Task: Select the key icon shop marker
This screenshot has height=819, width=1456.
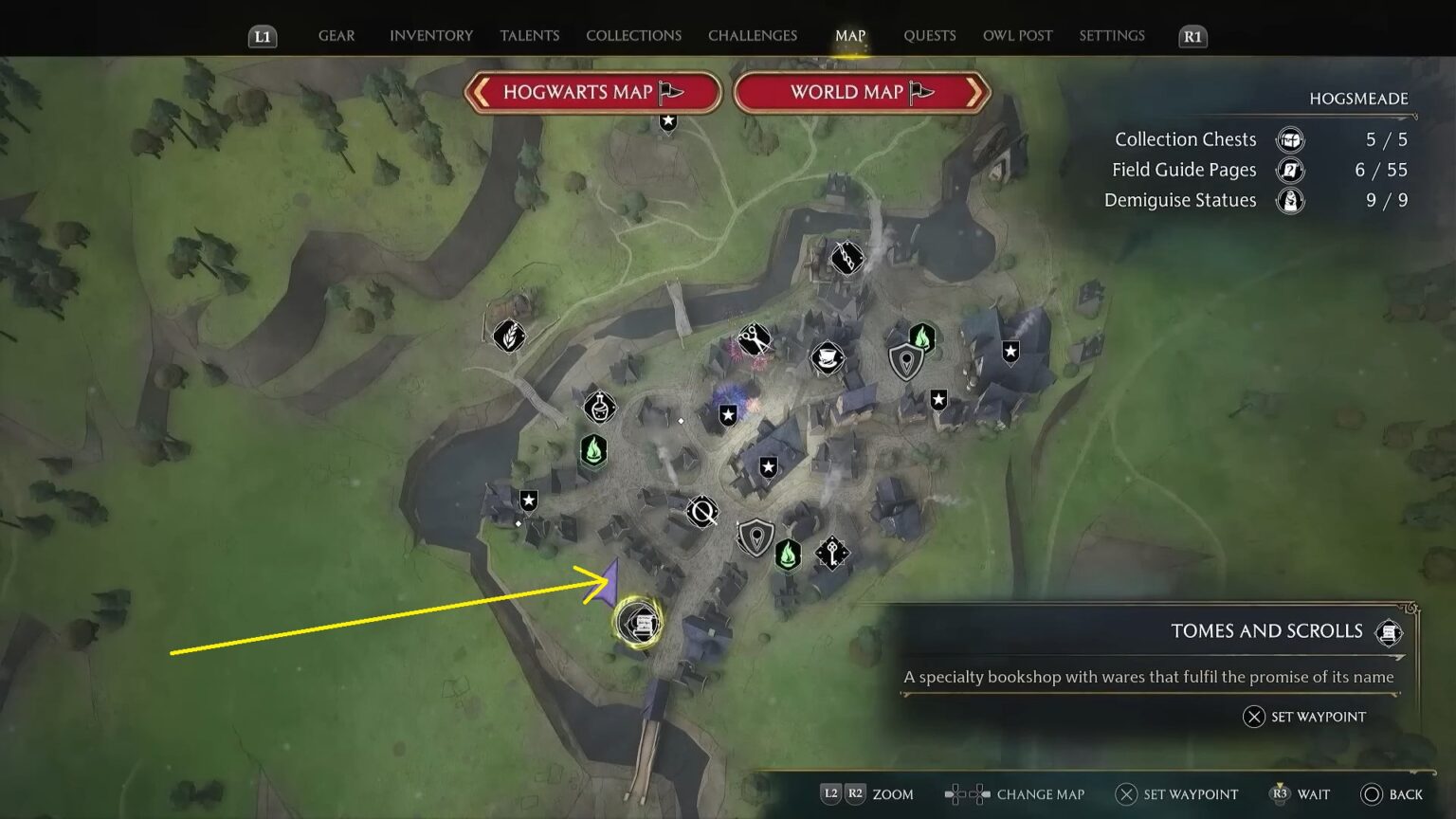Action: tap(831, 553)
